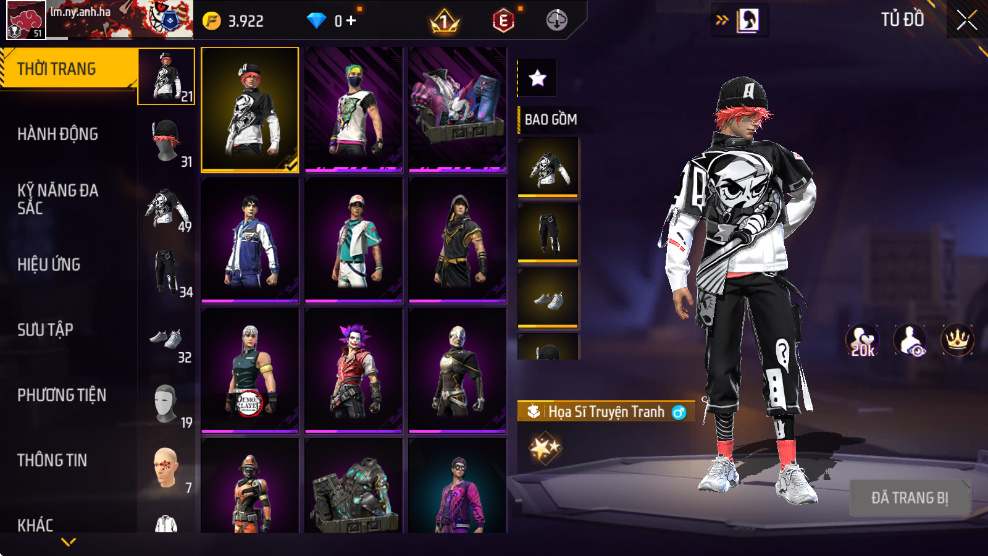Image resolution: width=988 pixels, height=556 pixels.
Task: Open the Hiệu Ứng category
Action: (49, 265)
